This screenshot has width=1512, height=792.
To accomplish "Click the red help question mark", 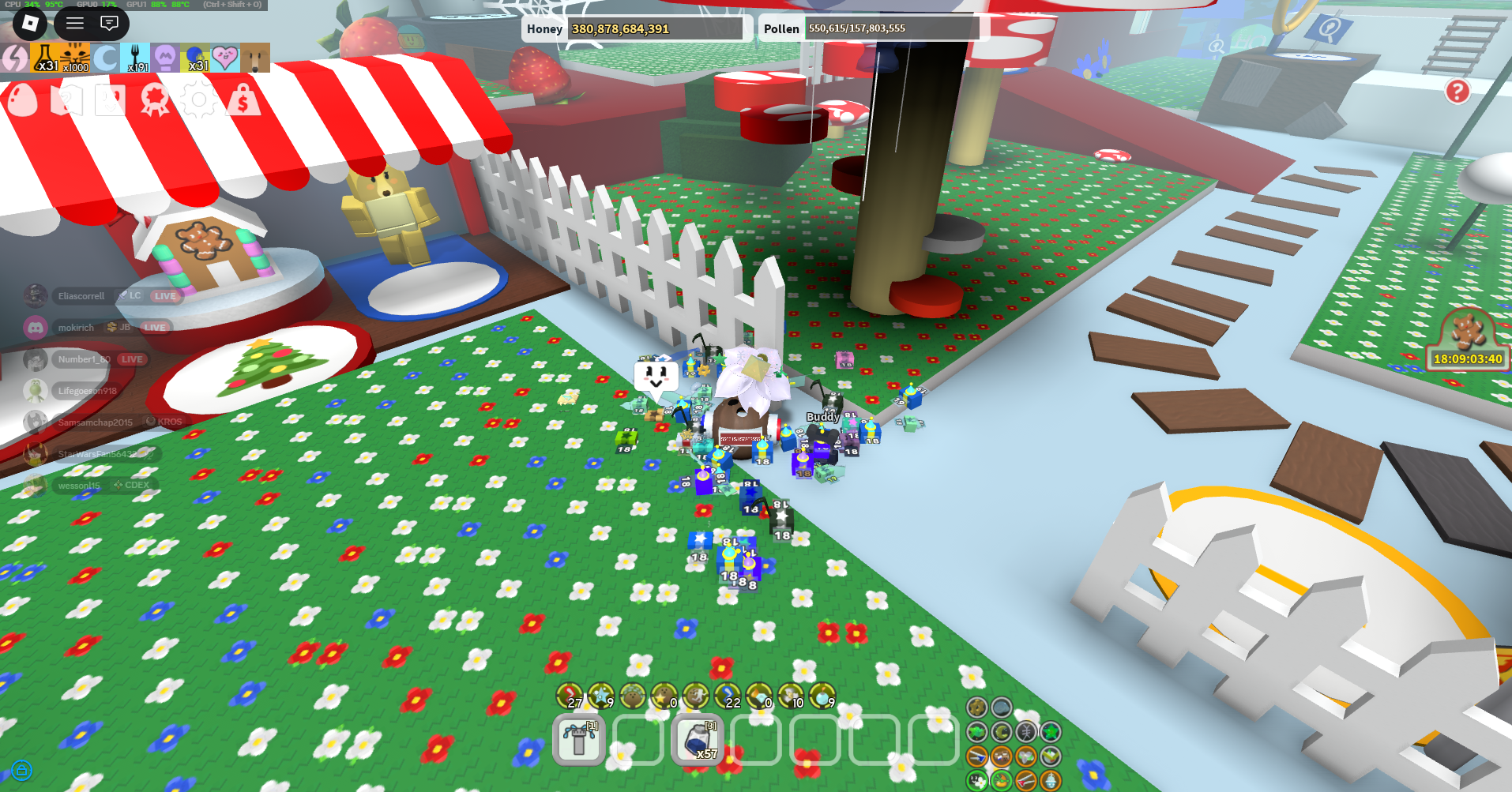I will pos(1456,93).
